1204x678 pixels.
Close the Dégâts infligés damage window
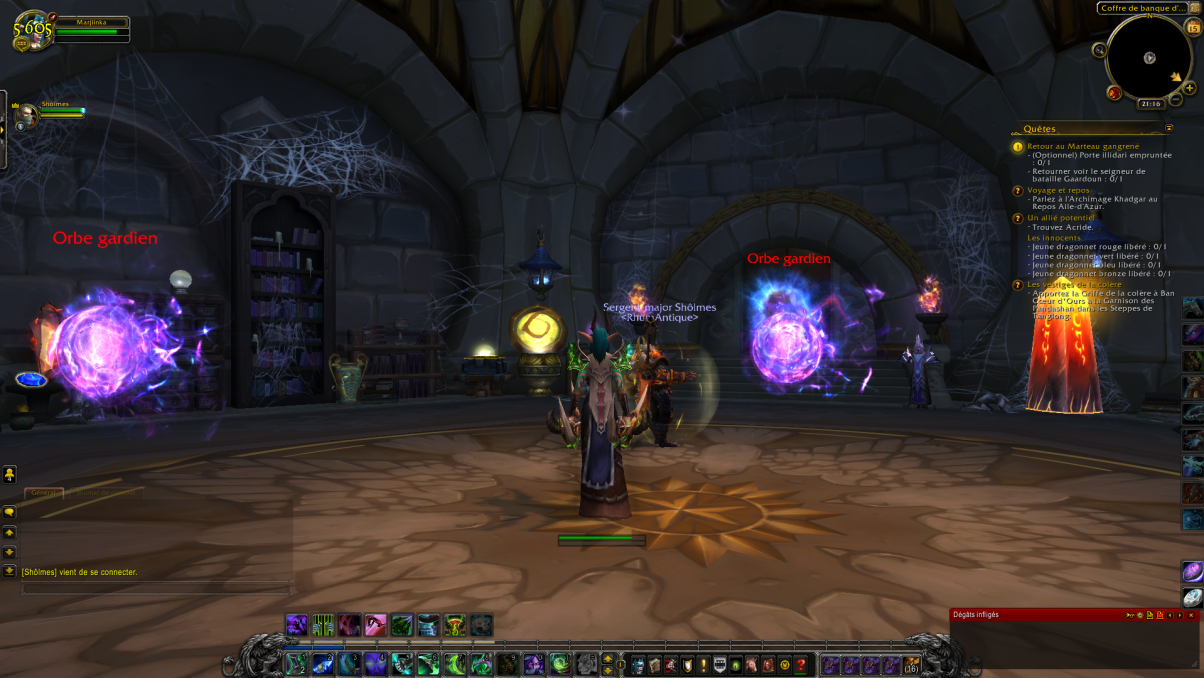pyautogui.click(x=1191, y=615)
